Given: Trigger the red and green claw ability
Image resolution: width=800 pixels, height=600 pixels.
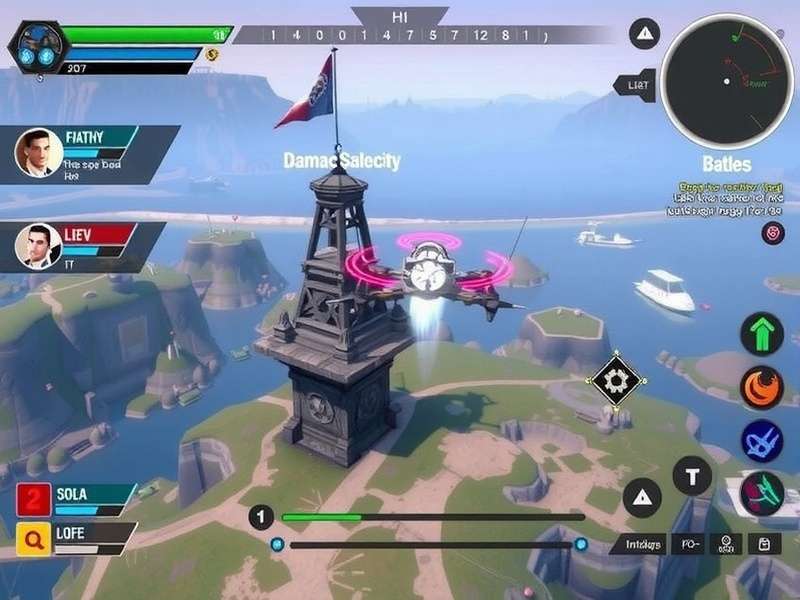Looking at the screenshot, I should point(761,492).
